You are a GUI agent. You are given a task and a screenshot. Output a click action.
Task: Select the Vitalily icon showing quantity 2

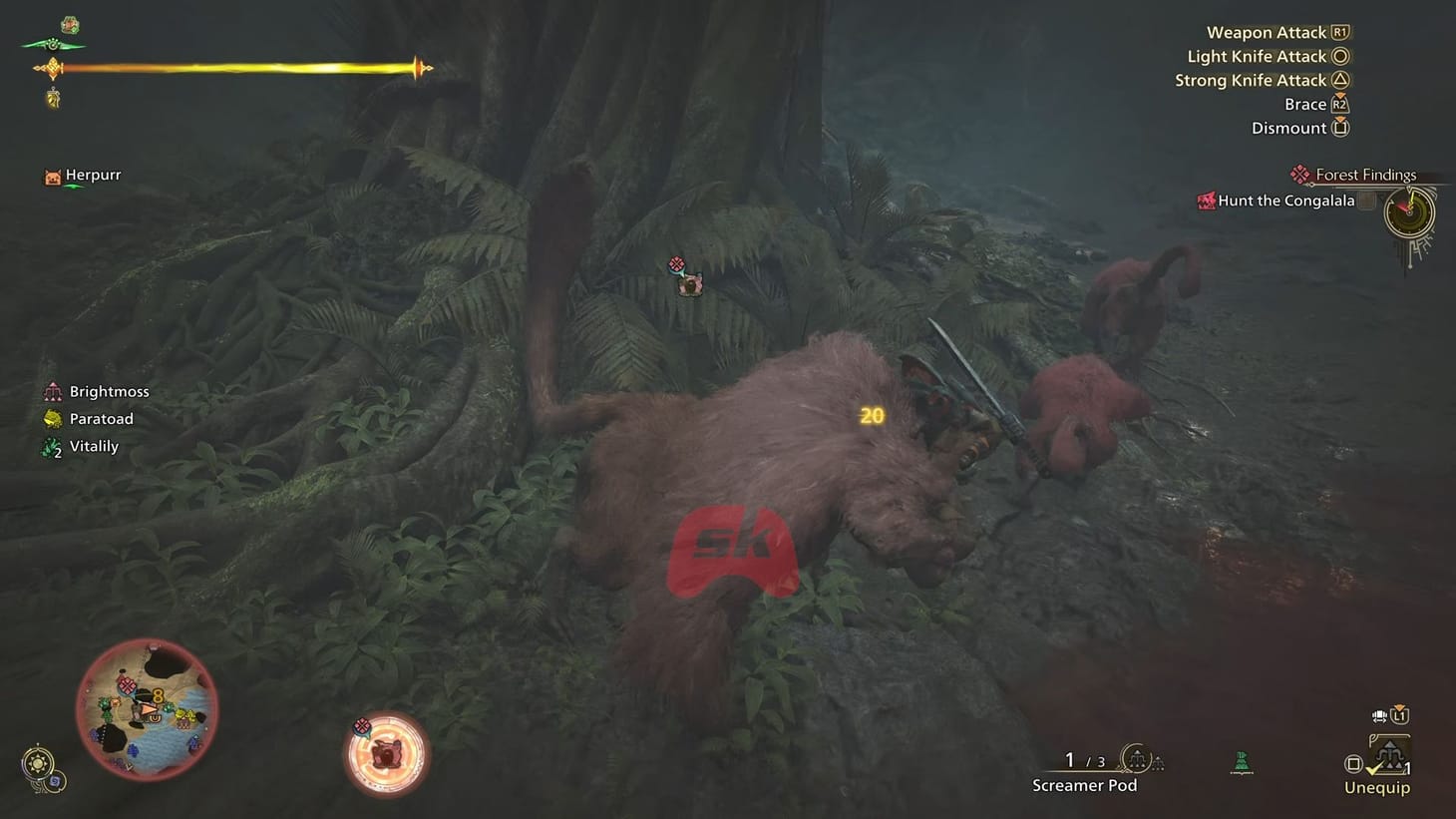click(x=52, y=446)
